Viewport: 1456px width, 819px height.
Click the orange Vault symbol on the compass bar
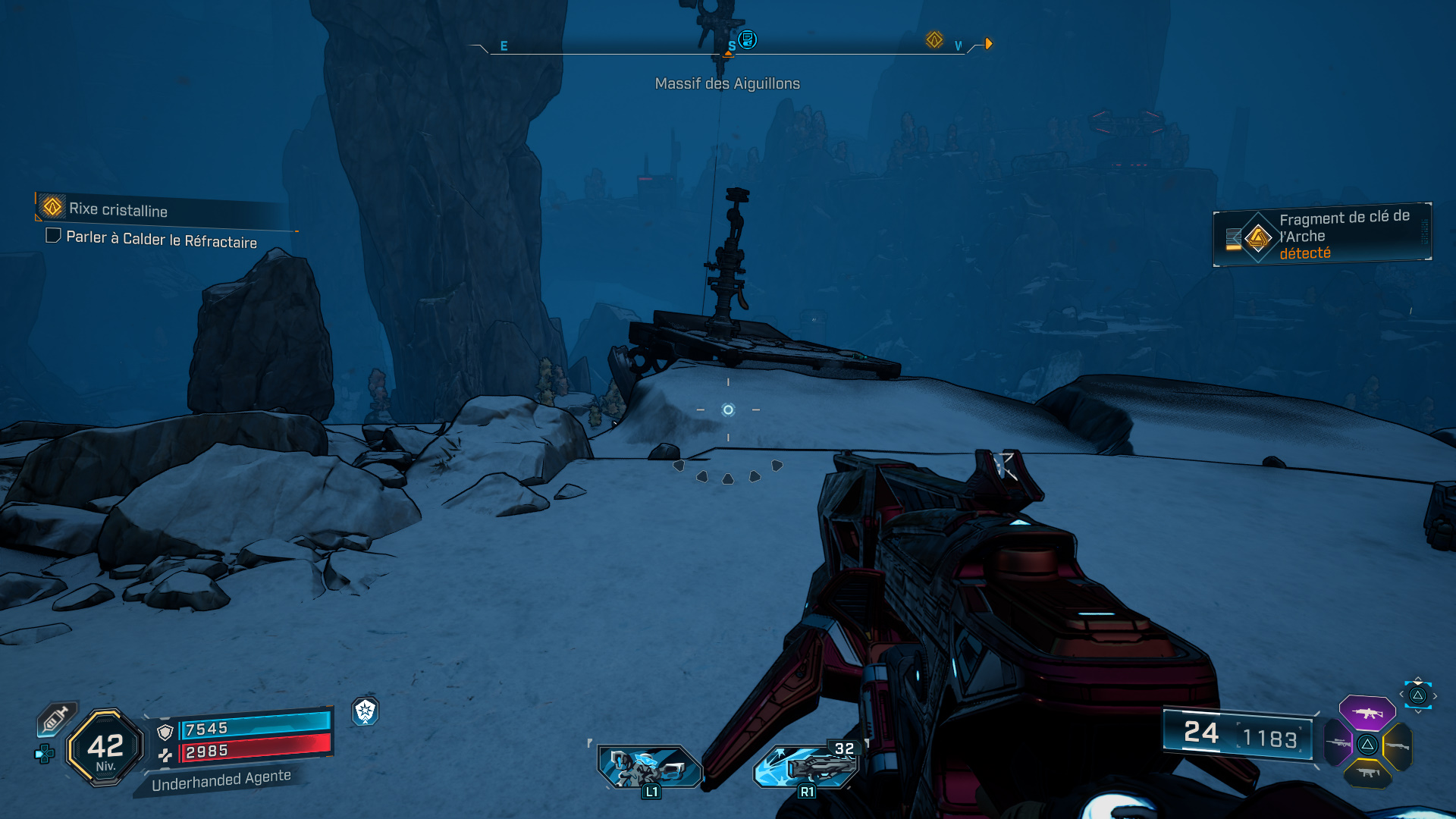pyautogui.click(x=934, y=38)
